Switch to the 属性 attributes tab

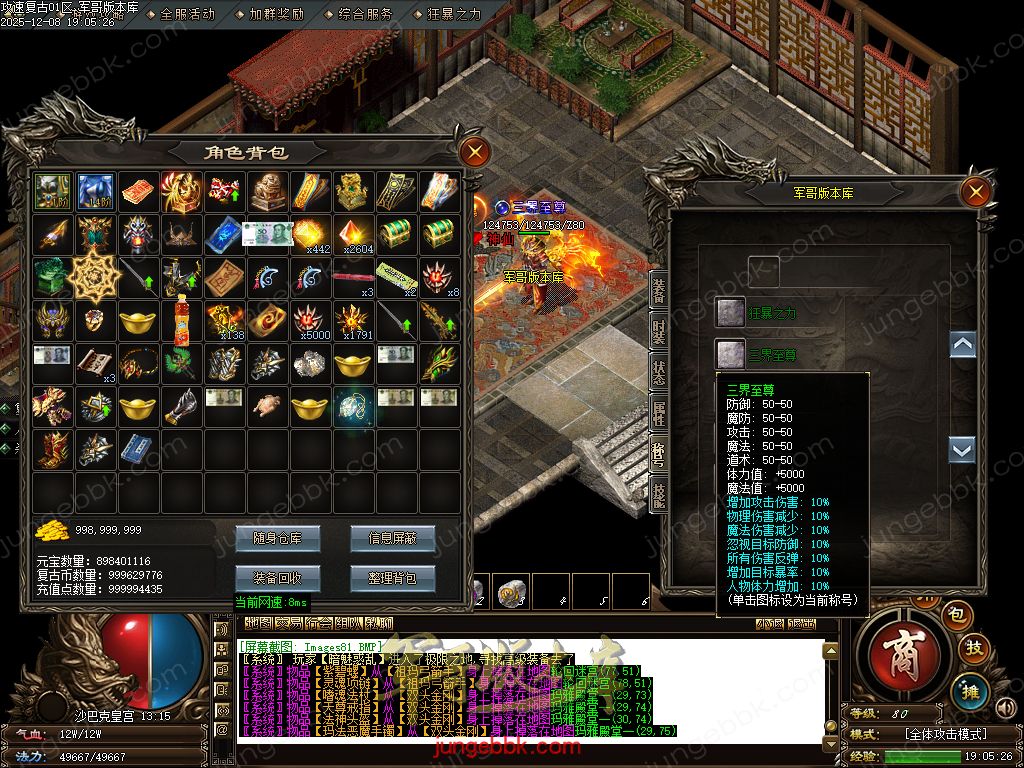tap(659, 410)
